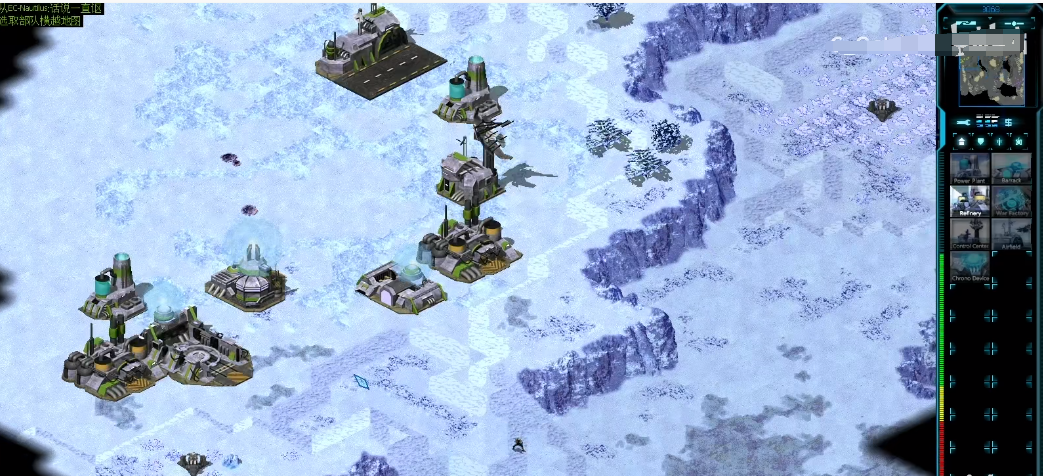Select the Barrack build icon
Image resolution: width=1043 pixels, height=476 pixels.
(x=1011, y=168)
